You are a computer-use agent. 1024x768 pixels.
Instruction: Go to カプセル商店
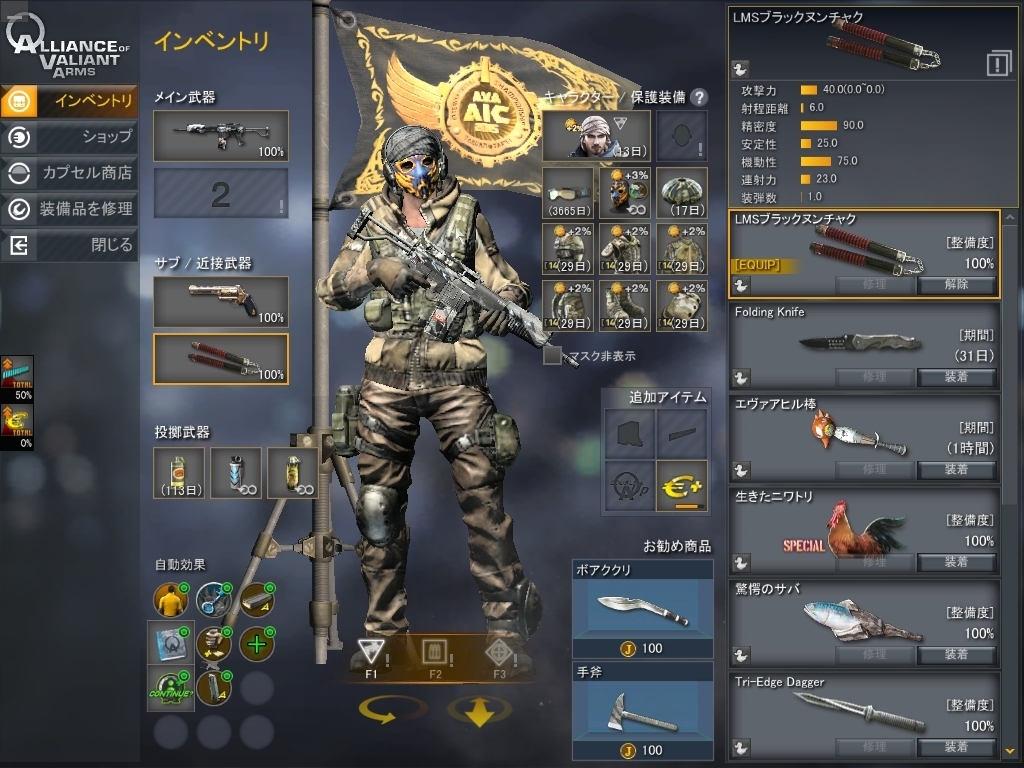coord(70,172)
